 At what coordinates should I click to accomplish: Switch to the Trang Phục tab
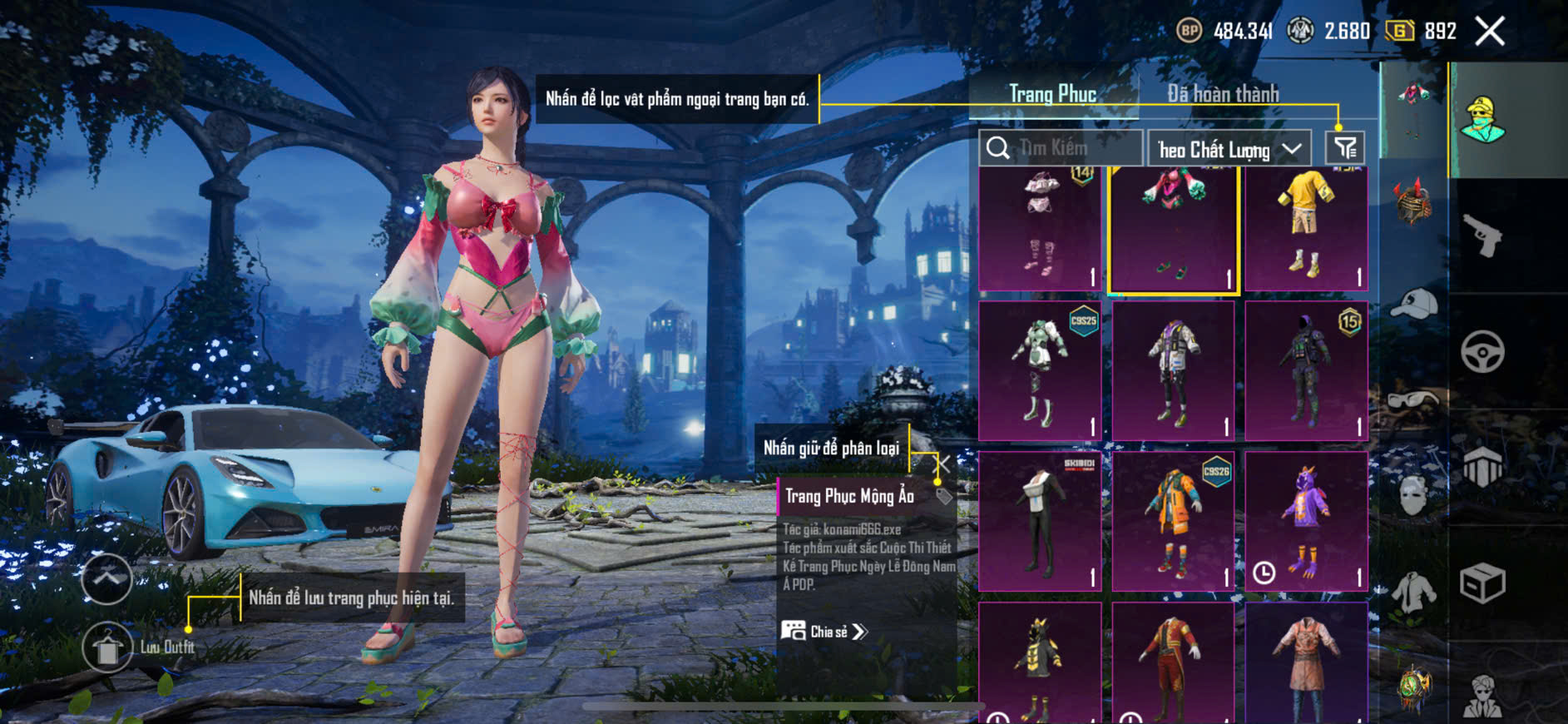coord(1052,94)
